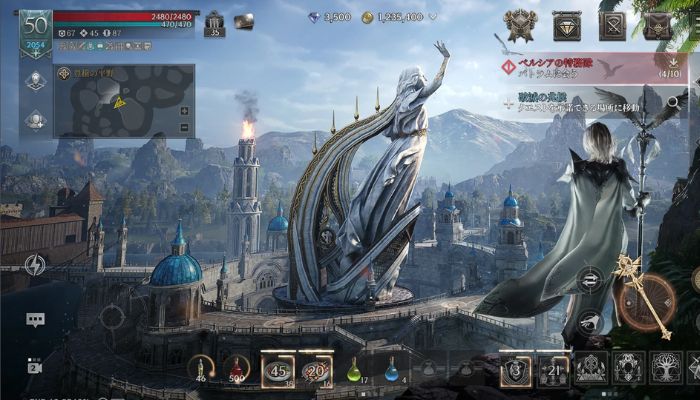Image resolution: width=700 pixels, height=400 pixels.
Task: Open the diamond shop icon
Action: pyautogui.click(x=567, y=24)
